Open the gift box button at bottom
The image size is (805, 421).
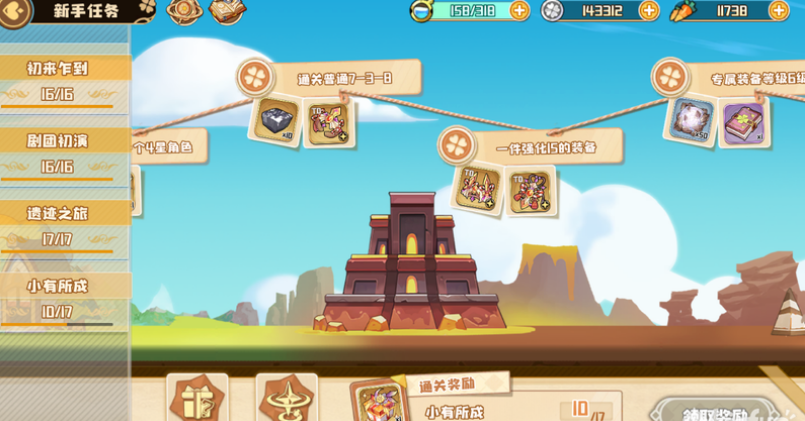[197, 400]
